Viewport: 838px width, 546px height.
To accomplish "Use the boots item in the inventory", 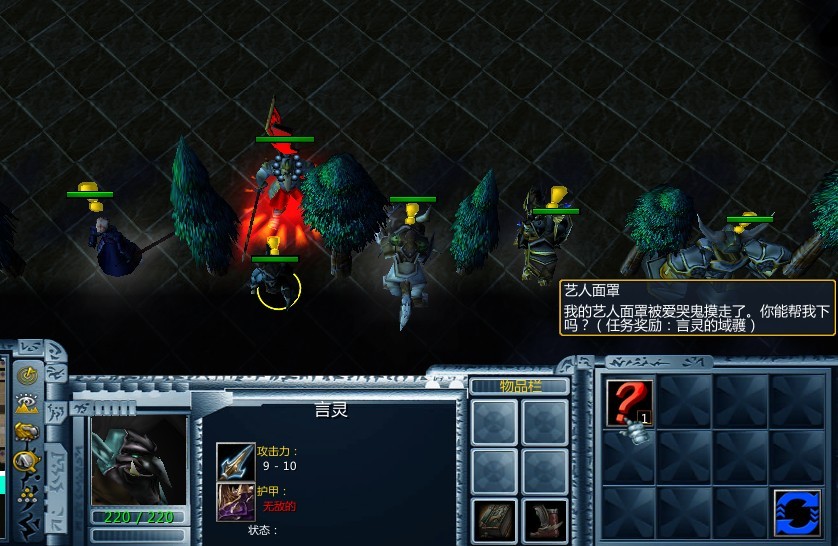I will tap(545, 520).
